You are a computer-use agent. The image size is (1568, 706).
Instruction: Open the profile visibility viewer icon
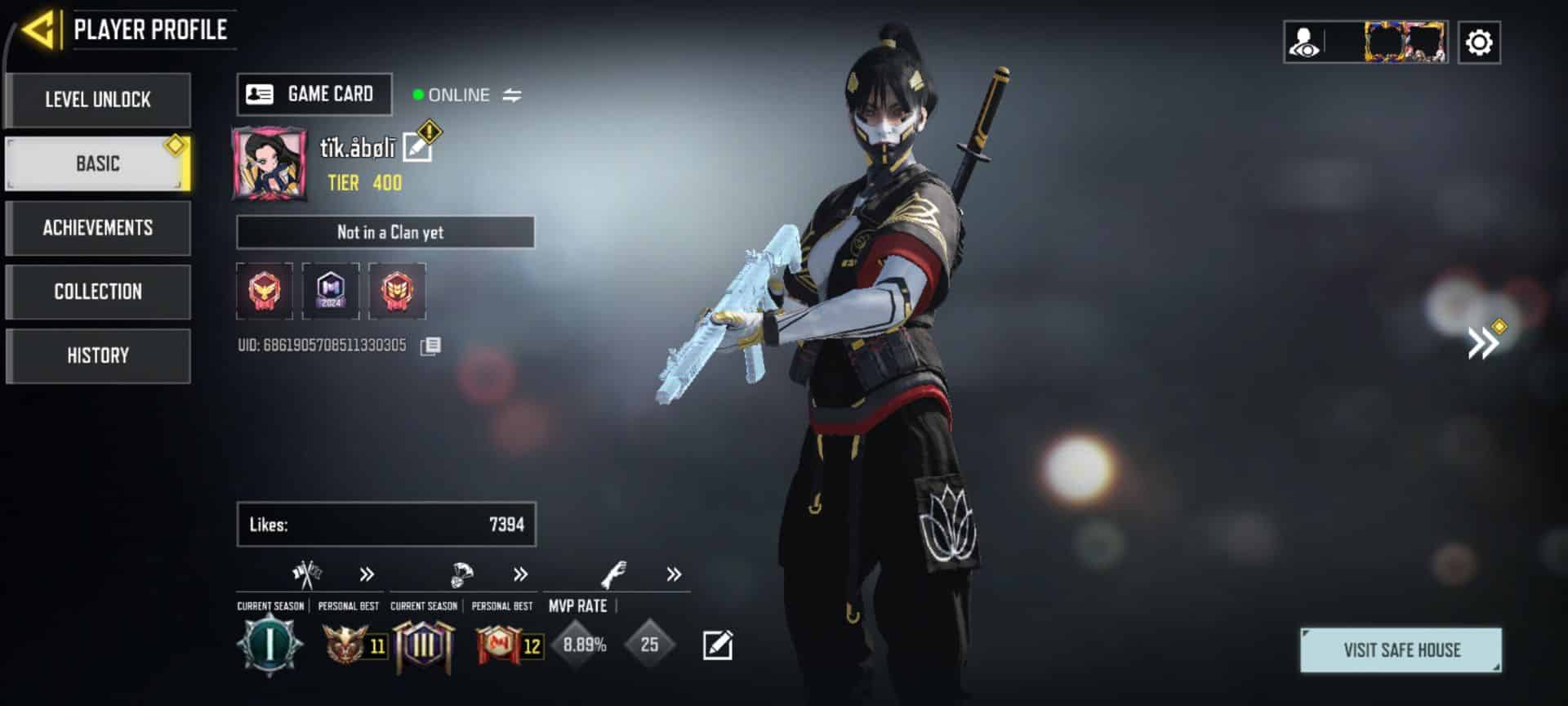point(1304,42)
